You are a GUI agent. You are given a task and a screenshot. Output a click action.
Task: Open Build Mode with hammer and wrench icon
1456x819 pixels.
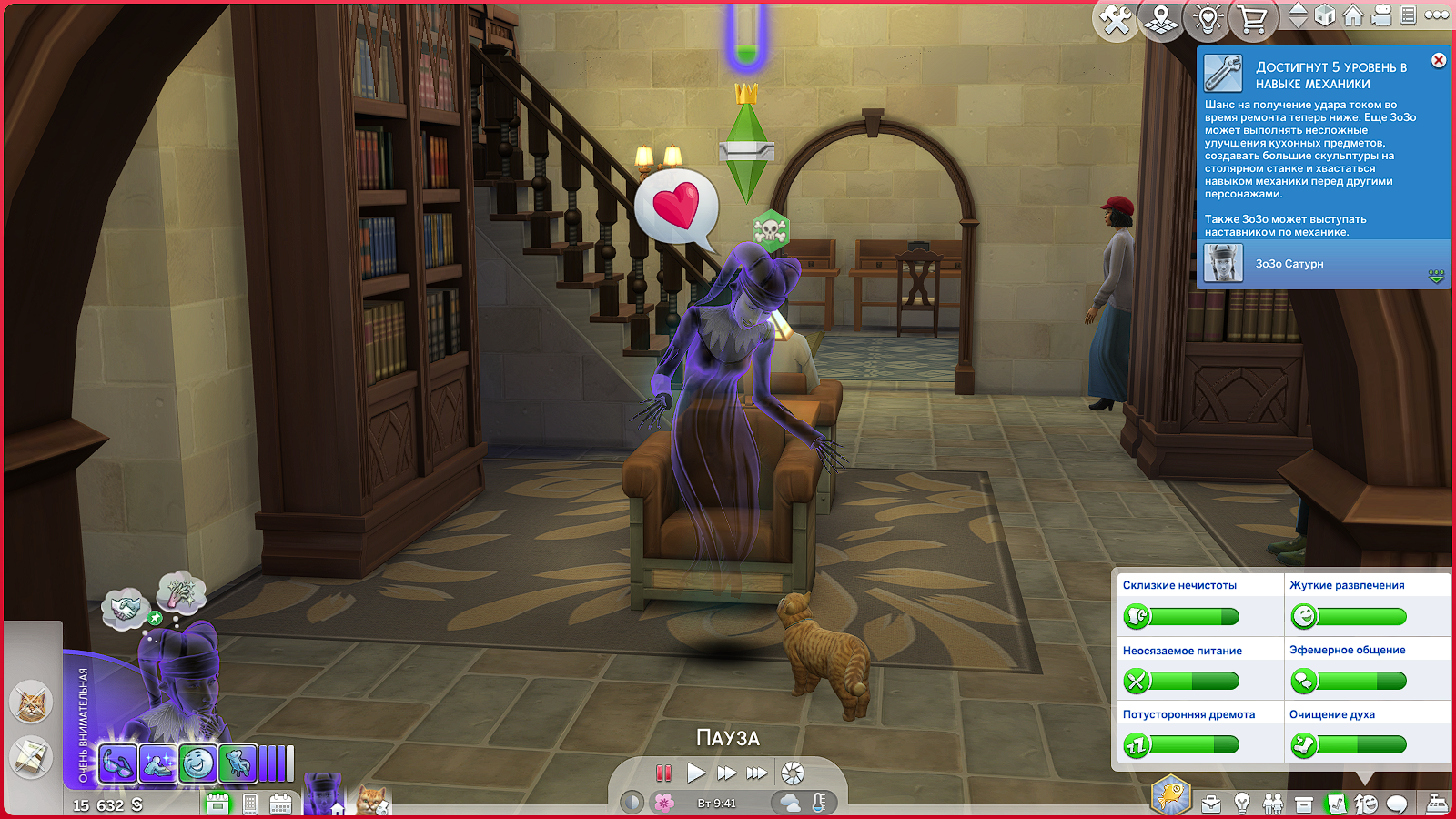coord(1116,19)
